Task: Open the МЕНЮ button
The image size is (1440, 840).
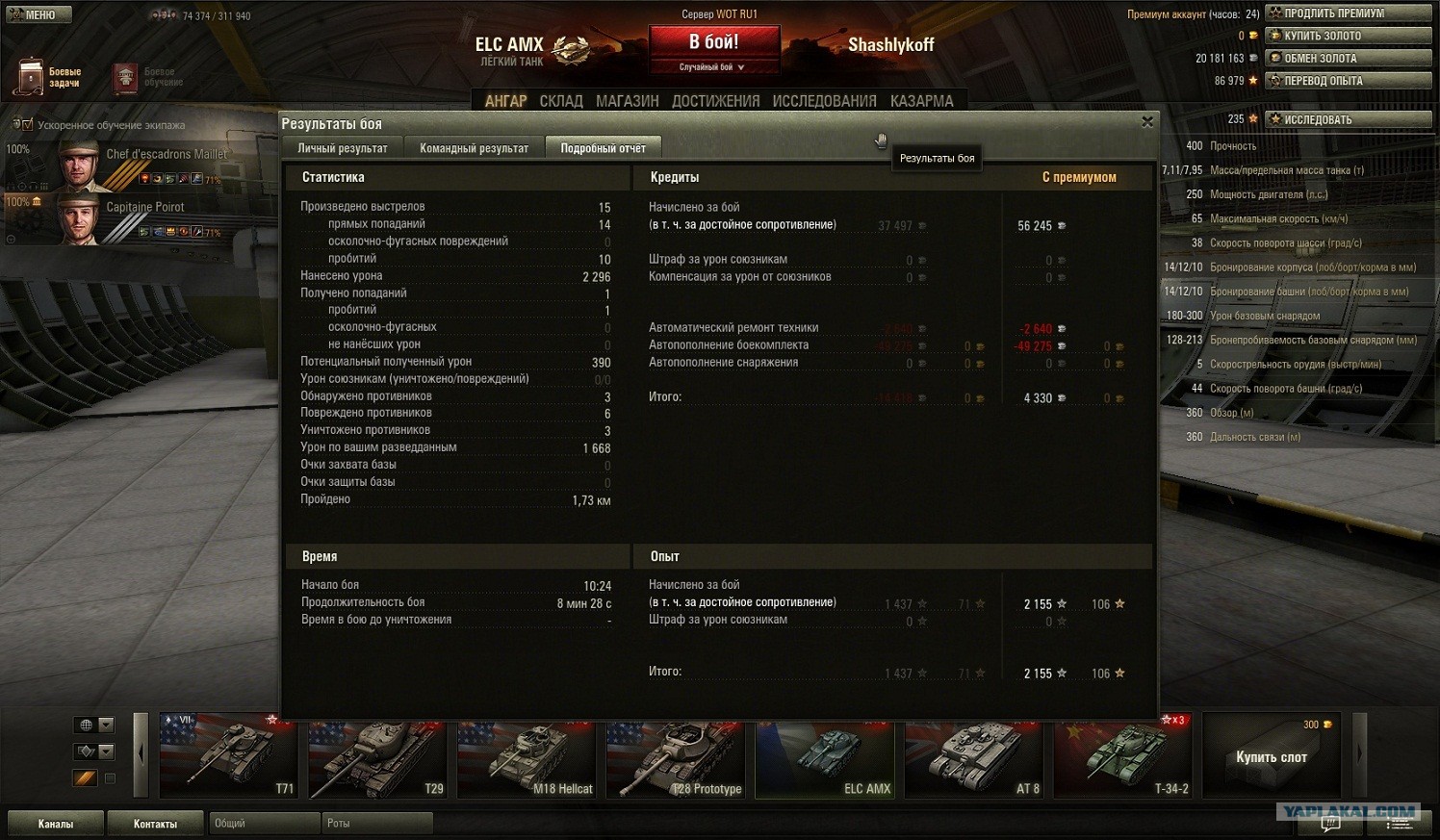Action: click(x=37, y=14)
